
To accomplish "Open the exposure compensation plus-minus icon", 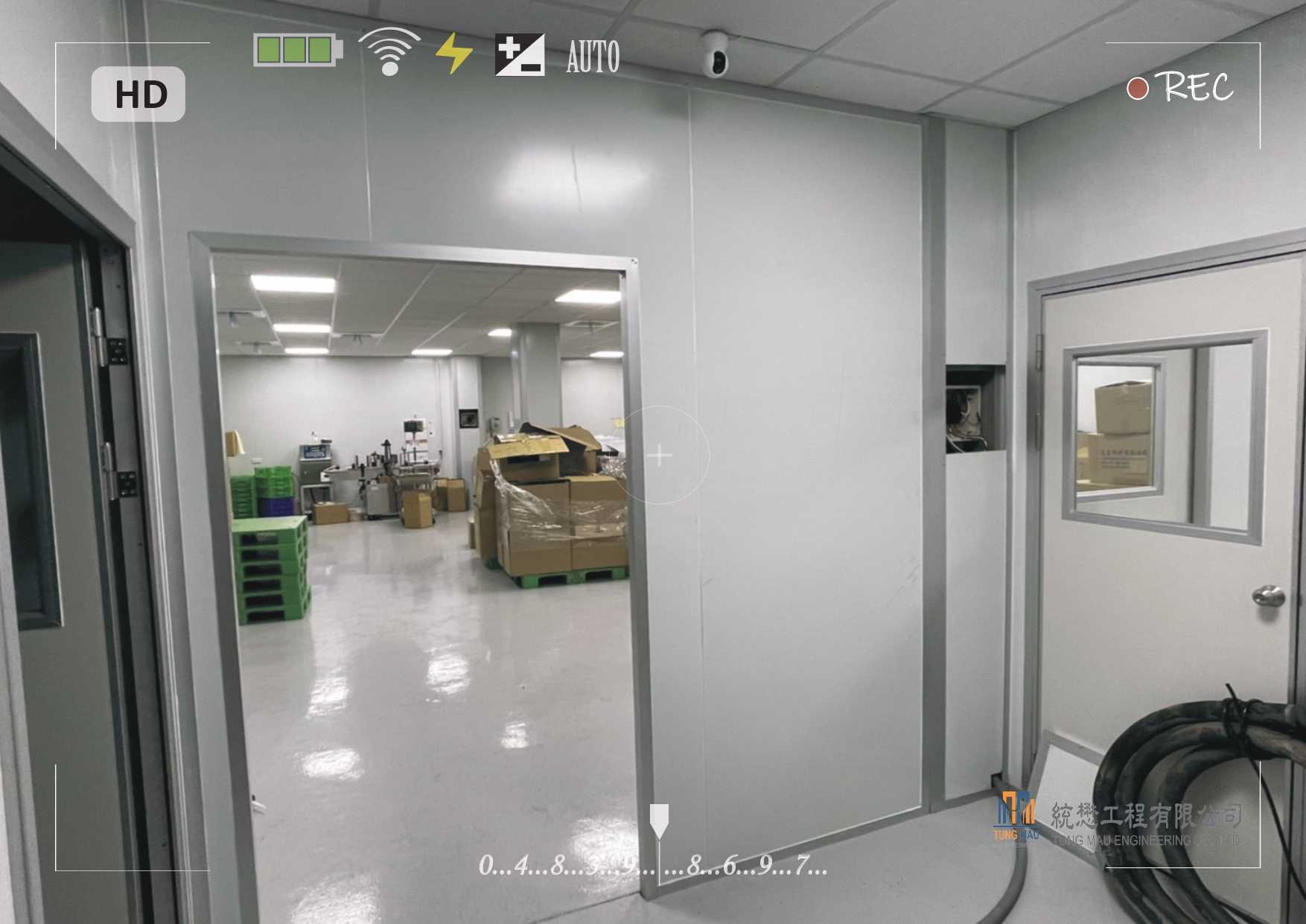I will click(x=520, y=54).
